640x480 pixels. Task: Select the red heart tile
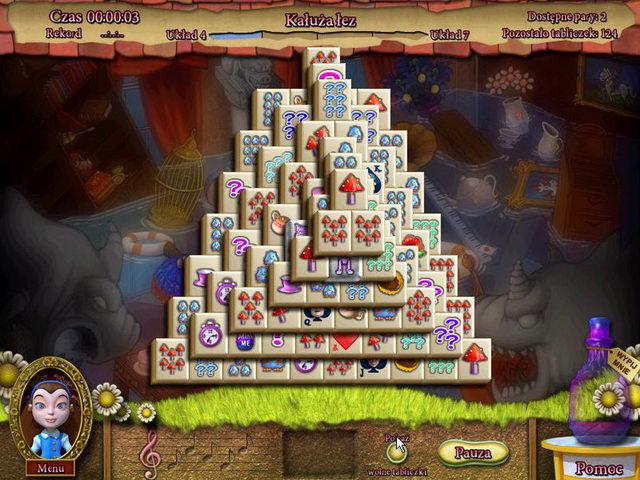[x=343, y=343]
